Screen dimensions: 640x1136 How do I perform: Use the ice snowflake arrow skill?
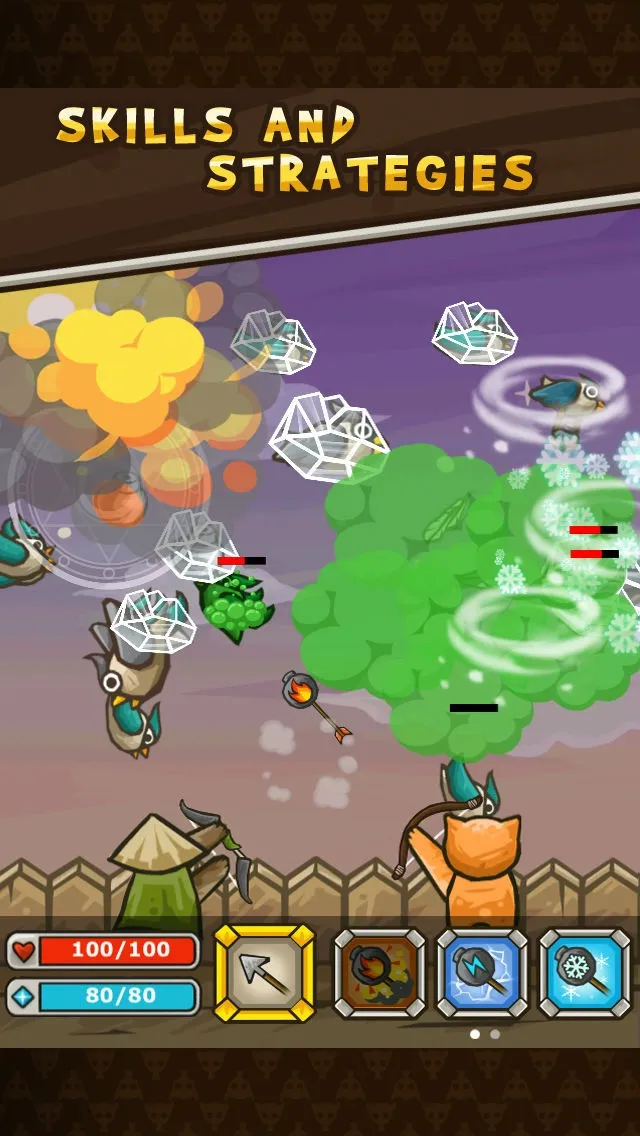(584, 973)
